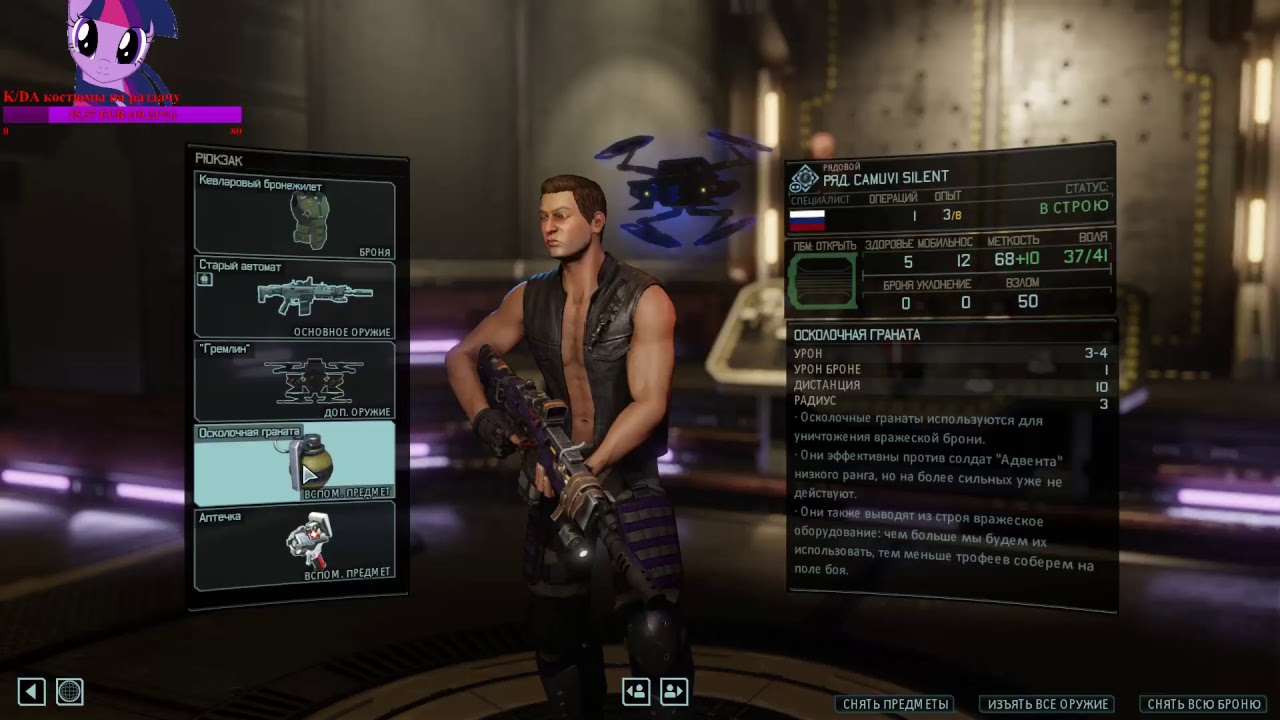
Task: Open the Аптечка utility item slot
Action: (294, 545)
